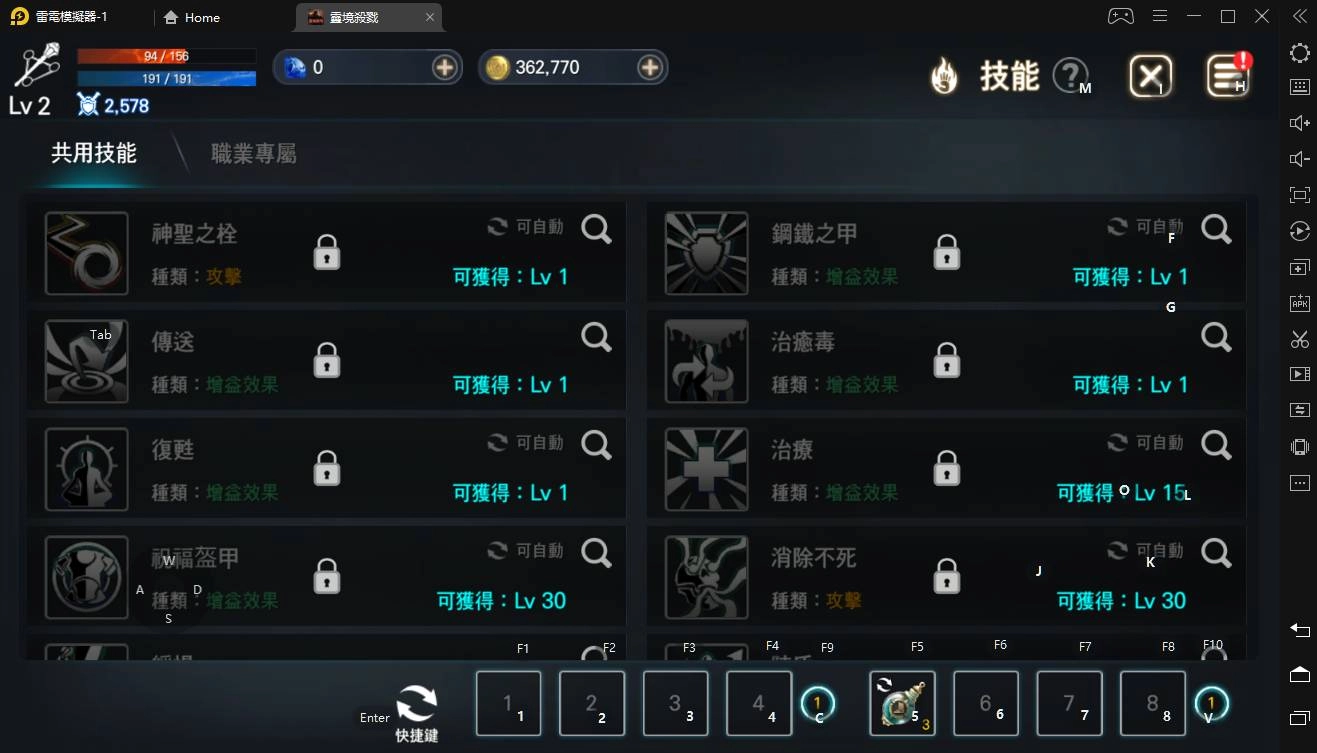Open the 神聖之栓 skill details magnifier
The image size is (1317, 753).
tap(596, 229)
